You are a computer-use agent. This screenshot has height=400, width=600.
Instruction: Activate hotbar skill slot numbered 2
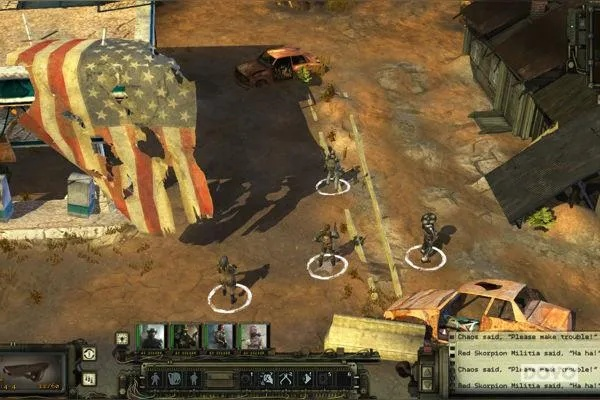(x=268, y=379)
